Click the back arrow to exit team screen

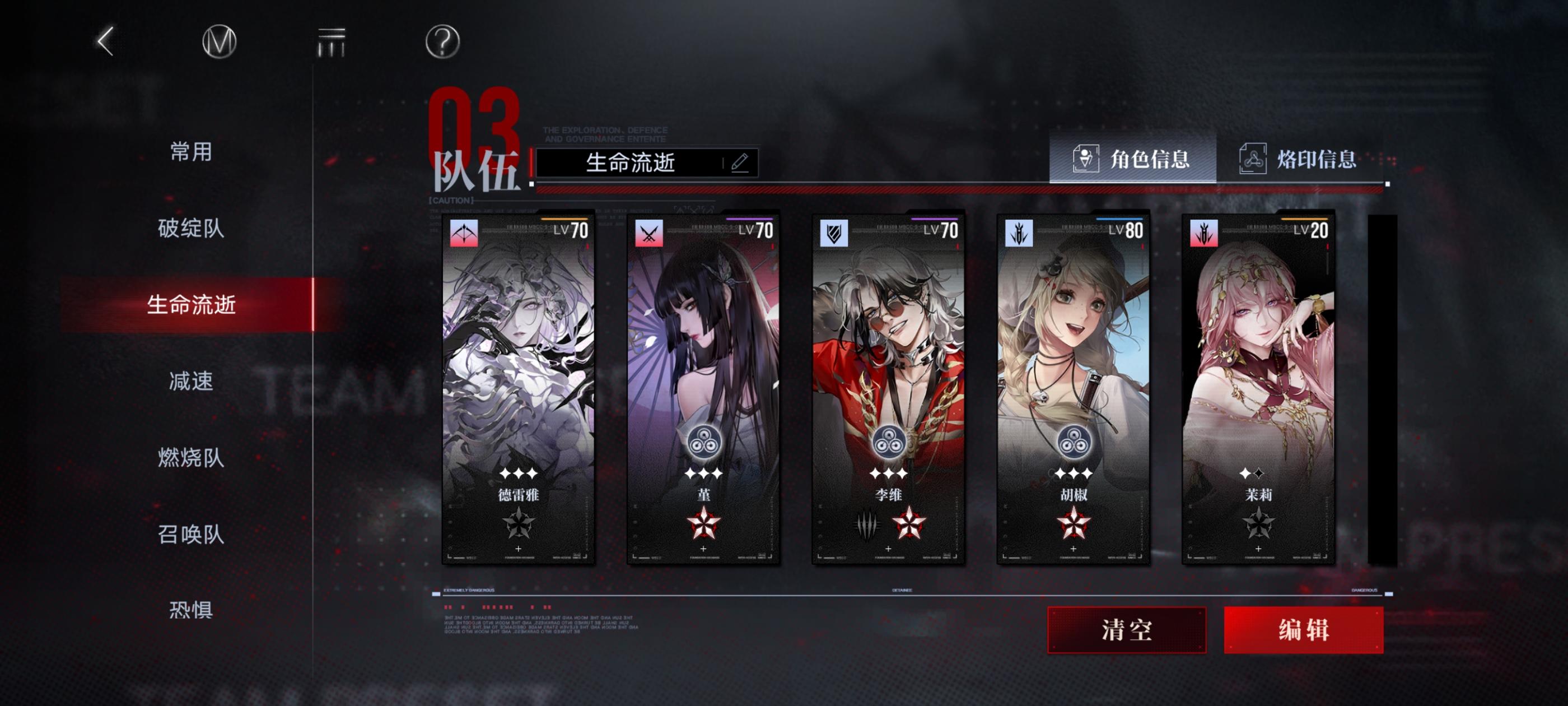105,44
